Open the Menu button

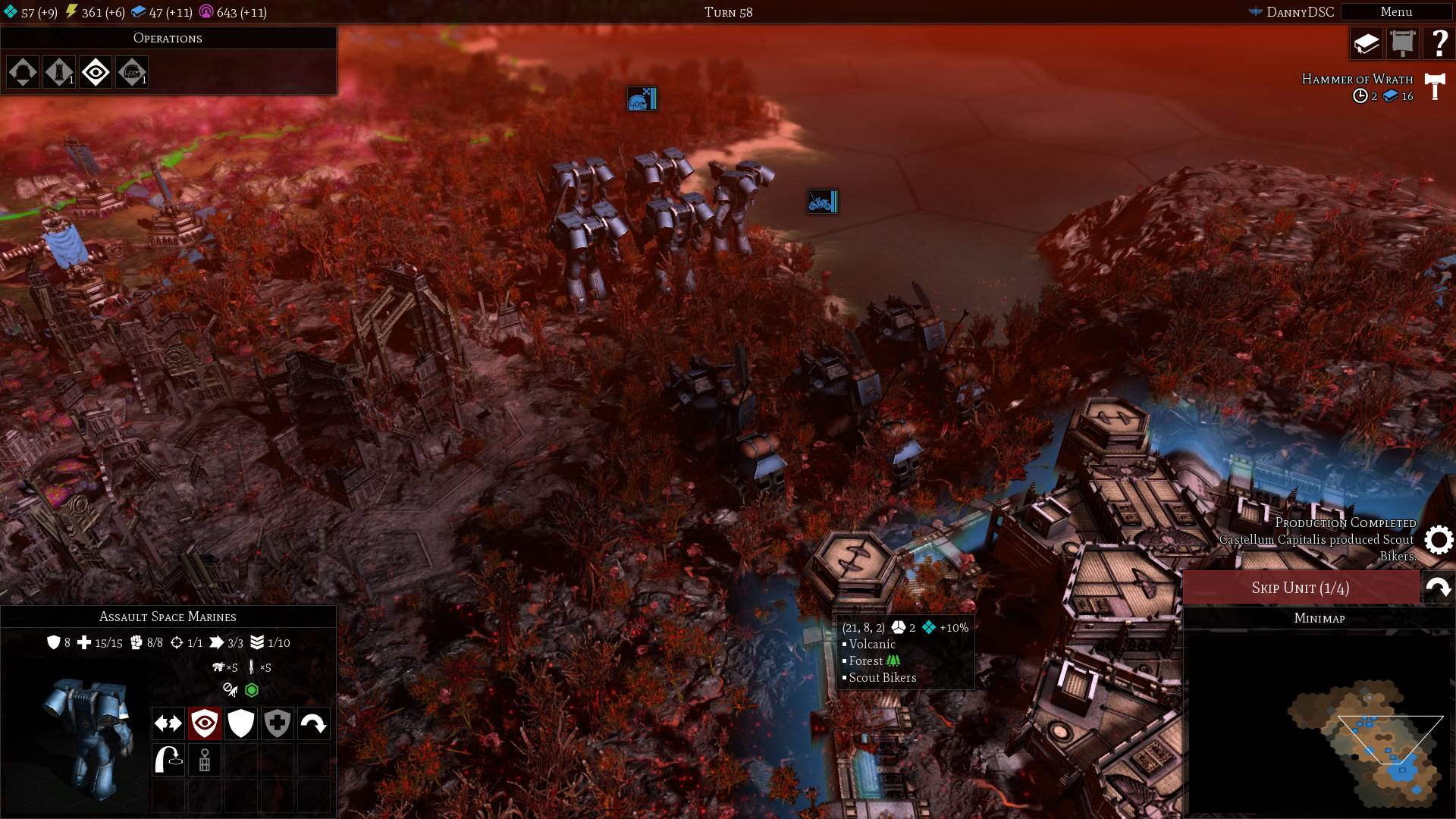click(1395, 11)
